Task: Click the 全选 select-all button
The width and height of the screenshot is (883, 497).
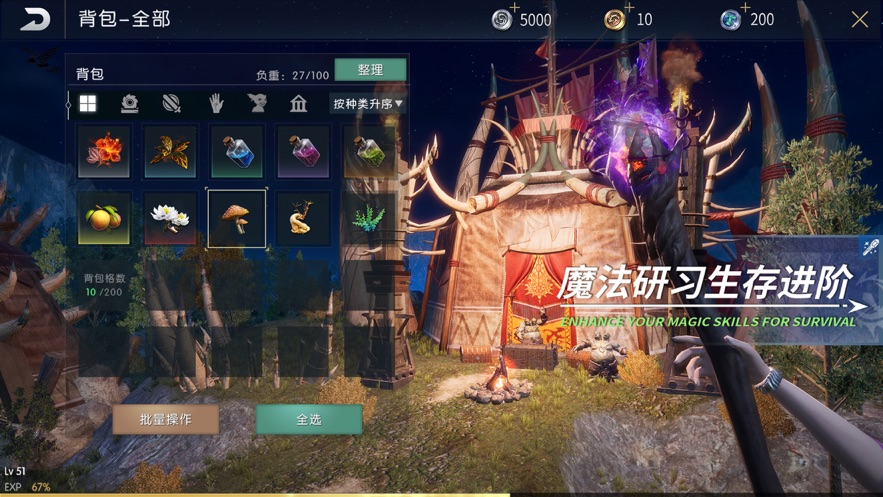Action: [x=309, y=419]
